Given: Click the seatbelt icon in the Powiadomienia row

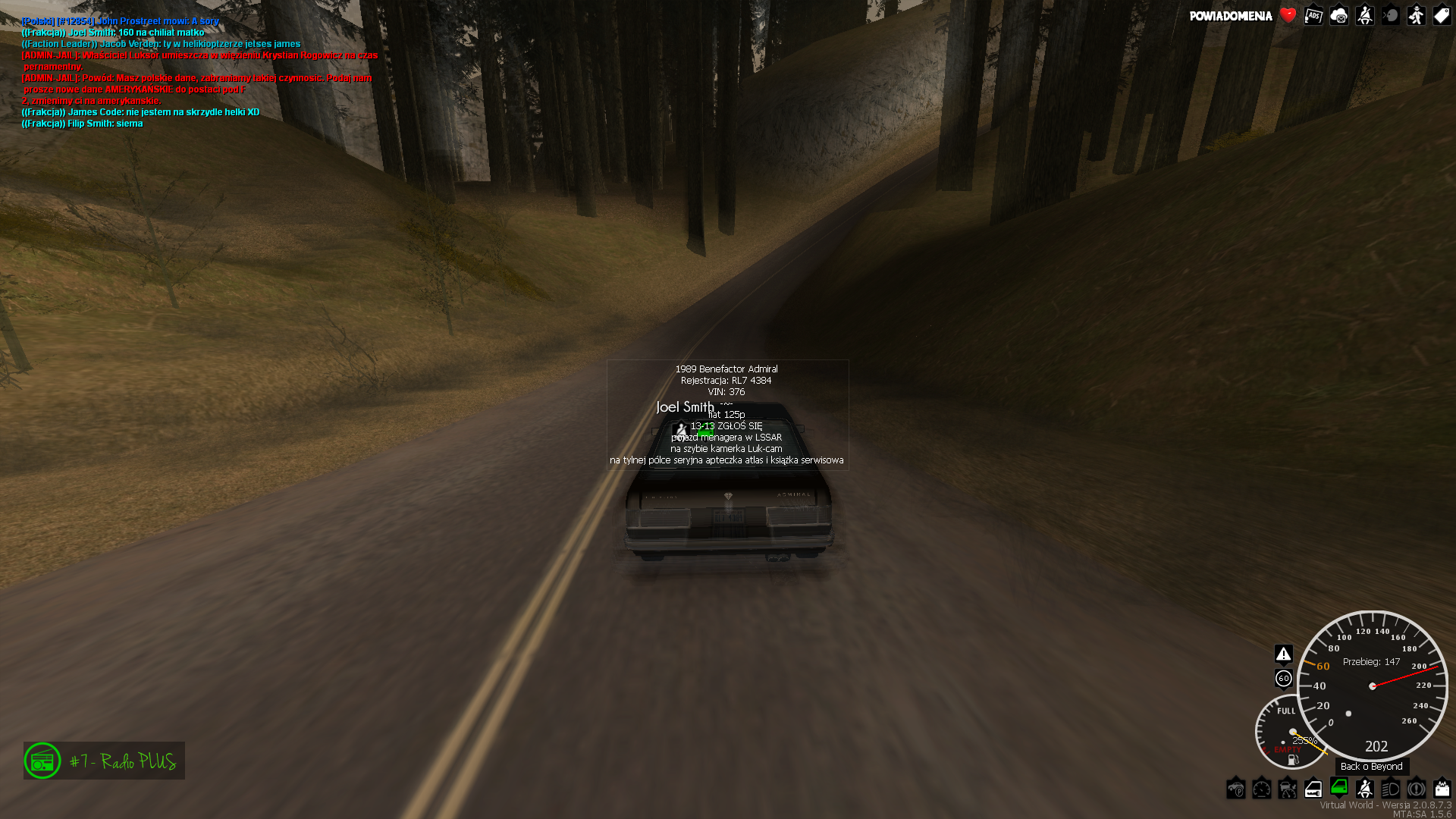Looking at the screenshot, I should [x=1365, y=16].
